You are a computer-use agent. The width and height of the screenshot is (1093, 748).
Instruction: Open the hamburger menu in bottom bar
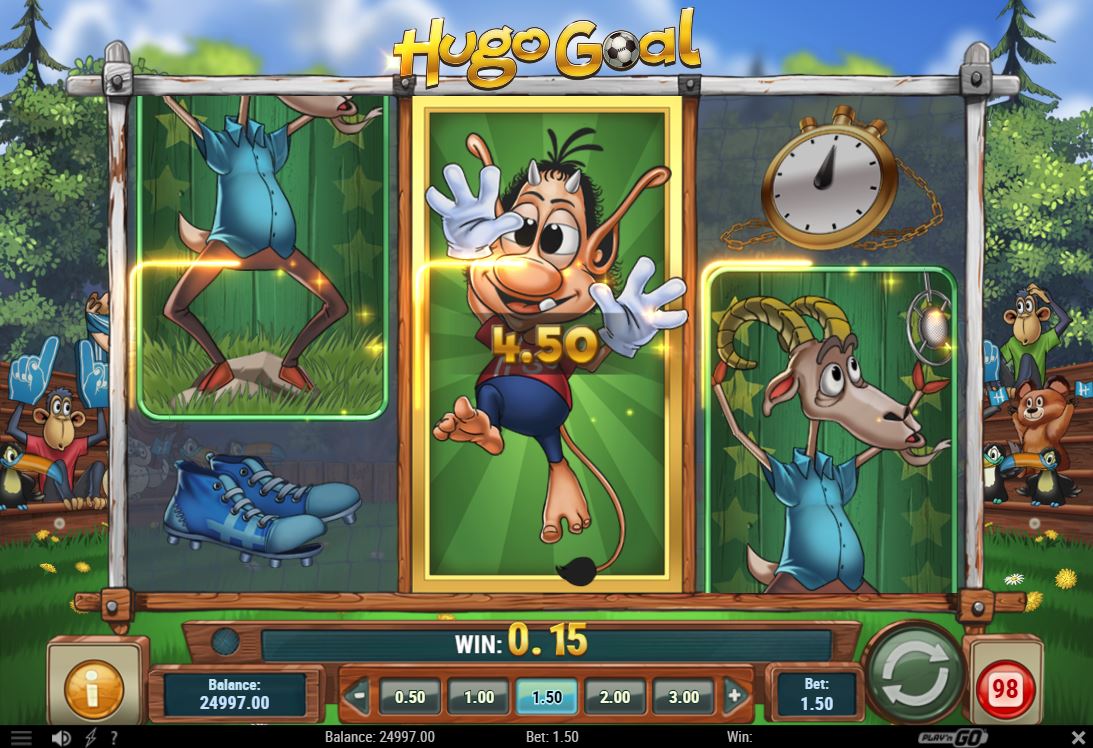pyautogui.click(x=21, y=738)
